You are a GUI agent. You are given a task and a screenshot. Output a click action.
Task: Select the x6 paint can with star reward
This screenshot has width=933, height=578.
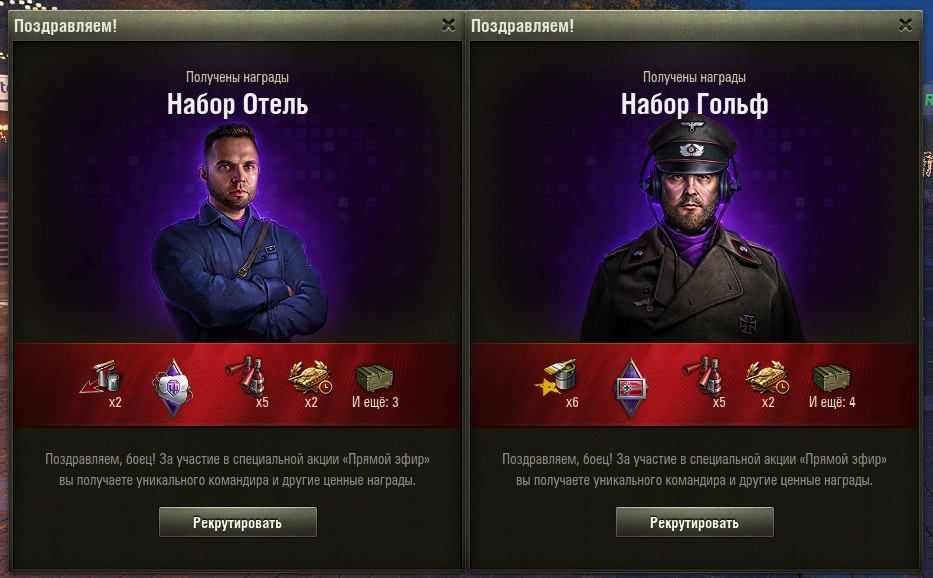tap(561, 381)
